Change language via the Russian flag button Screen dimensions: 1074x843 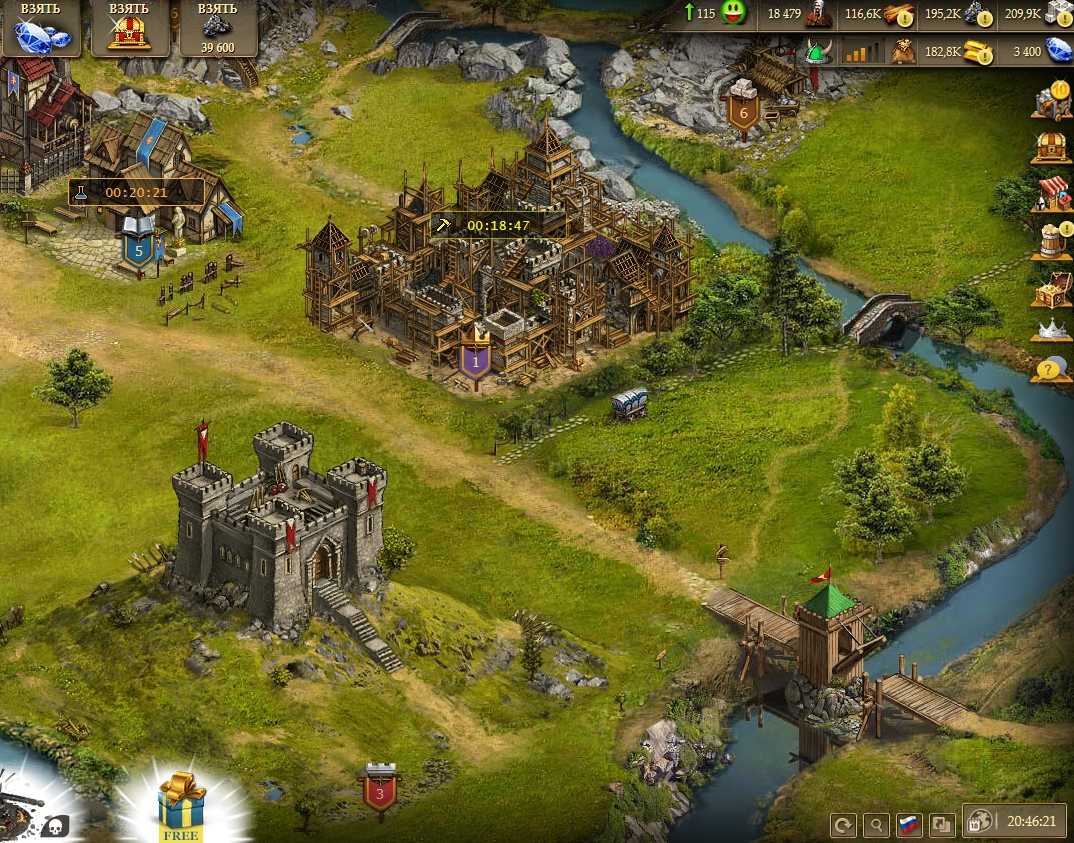908,825
